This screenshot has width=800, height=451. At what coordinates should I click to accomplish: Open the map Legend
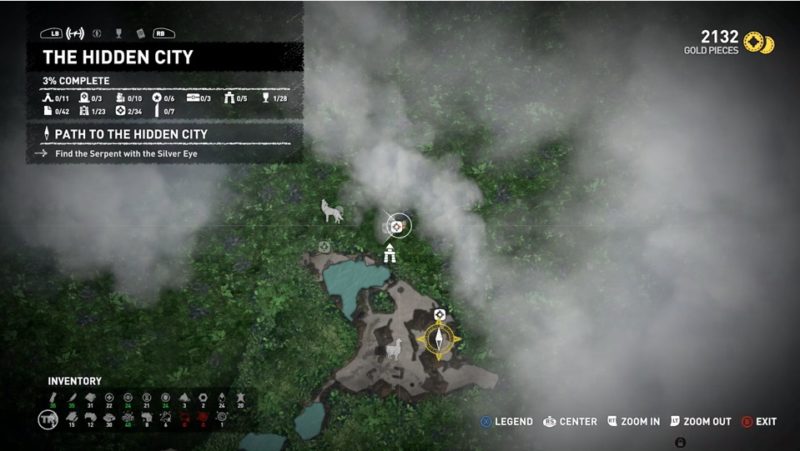click(x=506, y=422)
